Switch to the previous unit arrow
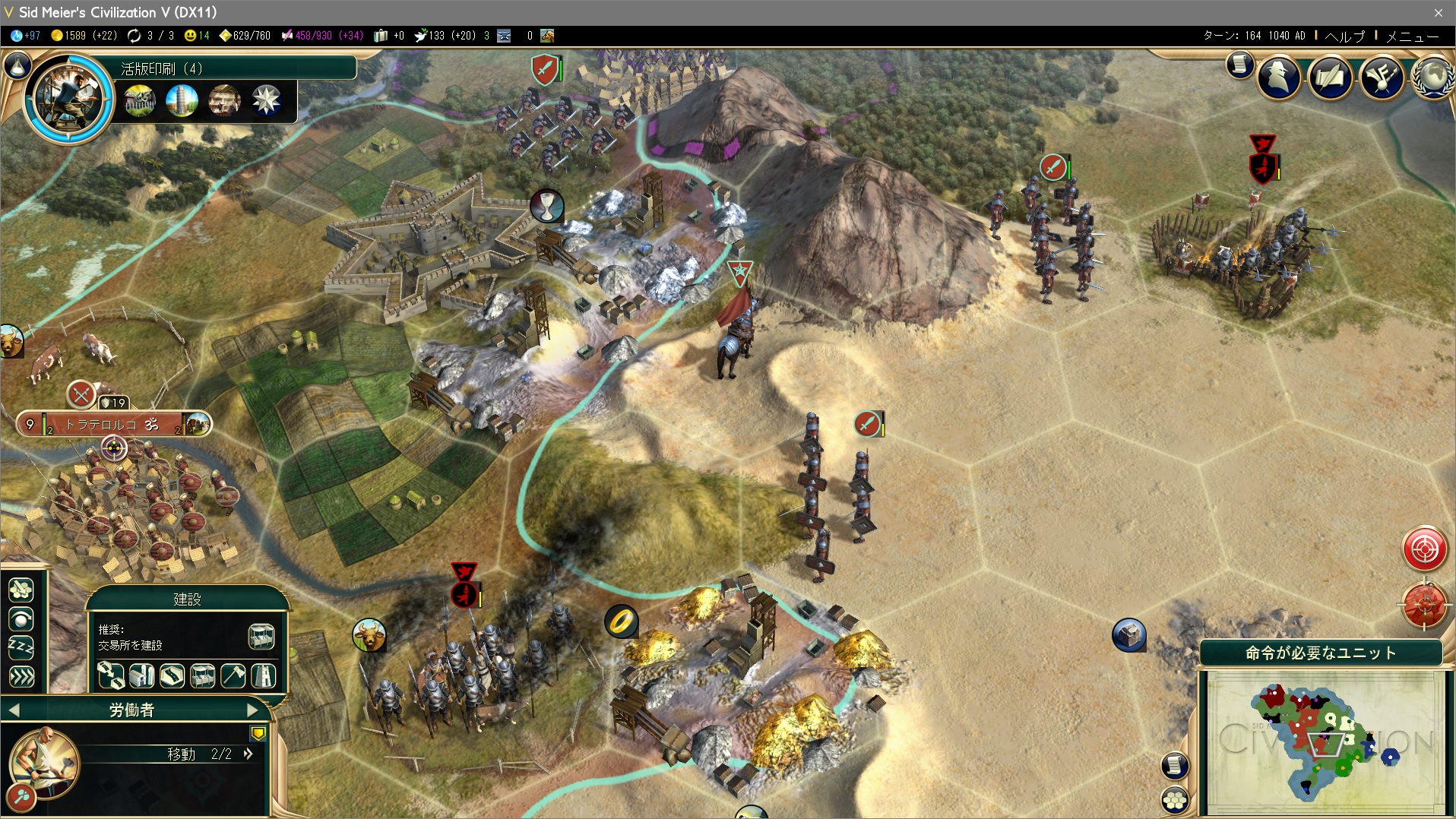Image resolution: width=1456 pixels, height=819 pixels. tap(14, 710)
